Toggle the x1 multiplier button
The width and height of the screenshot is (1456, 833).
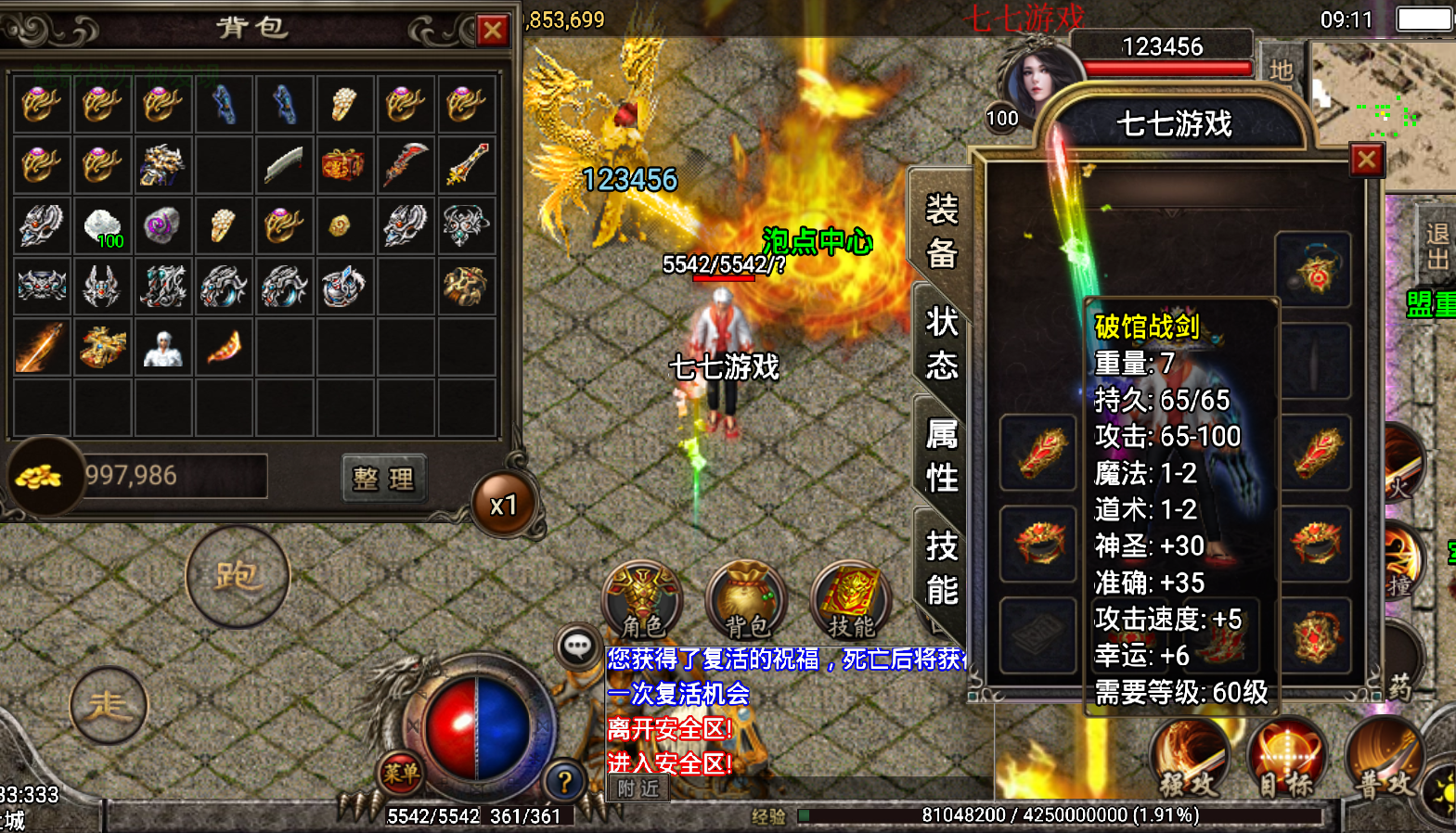[x=504, y=505]
